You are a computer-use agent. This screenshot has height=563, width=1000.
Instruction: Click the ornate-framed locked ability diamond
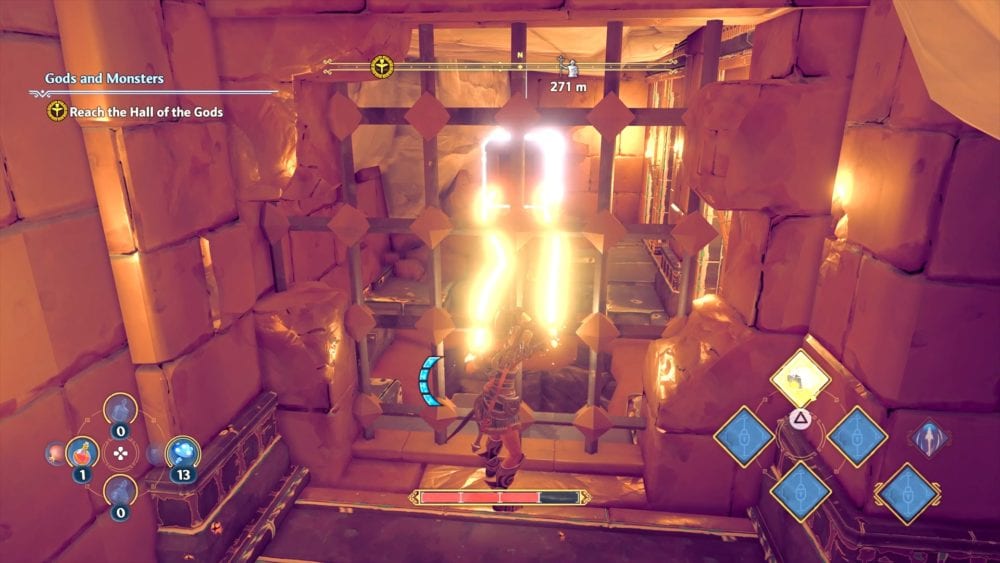906,493
